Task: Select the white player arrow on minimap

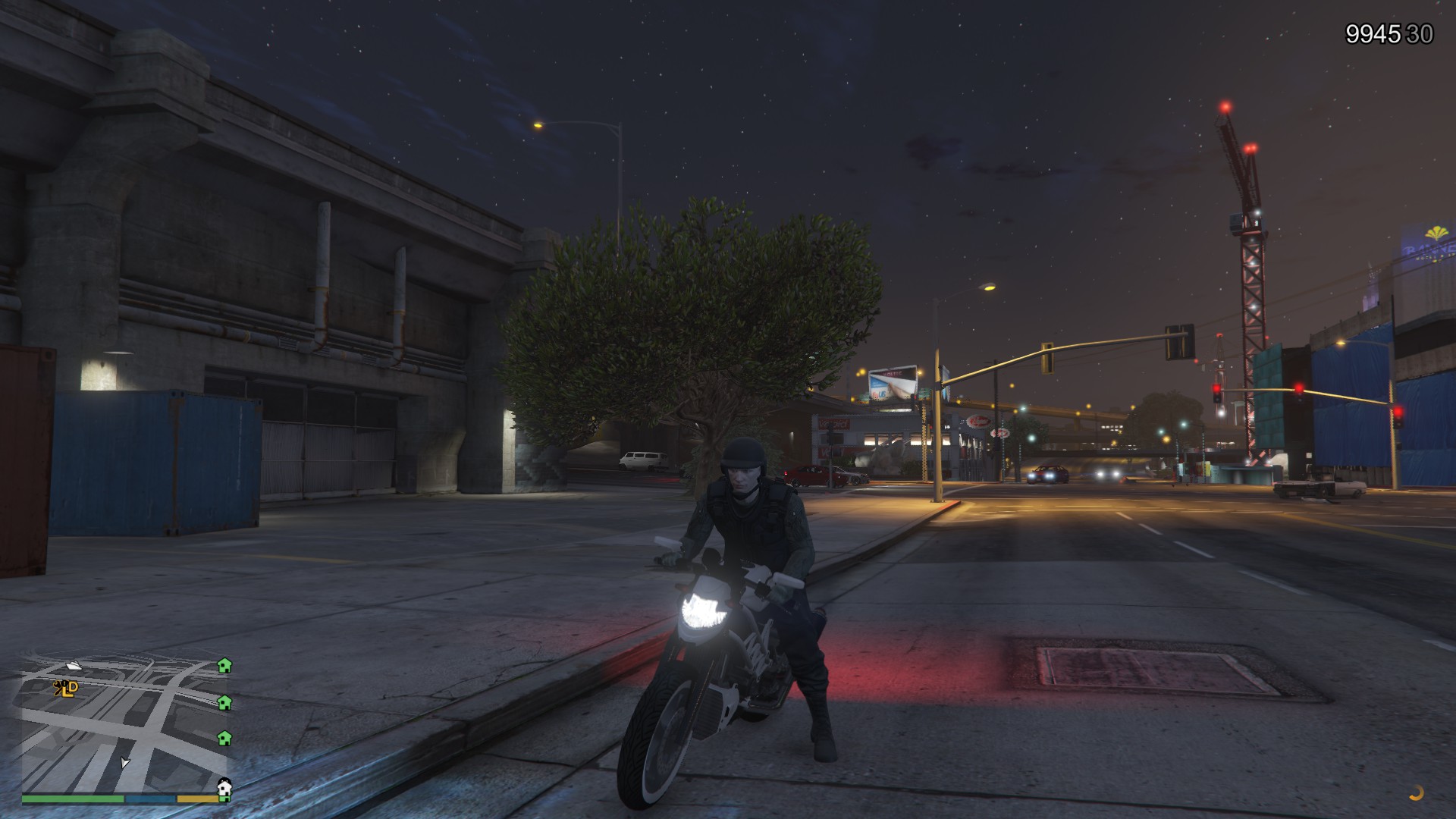Action: click(124, 762)
